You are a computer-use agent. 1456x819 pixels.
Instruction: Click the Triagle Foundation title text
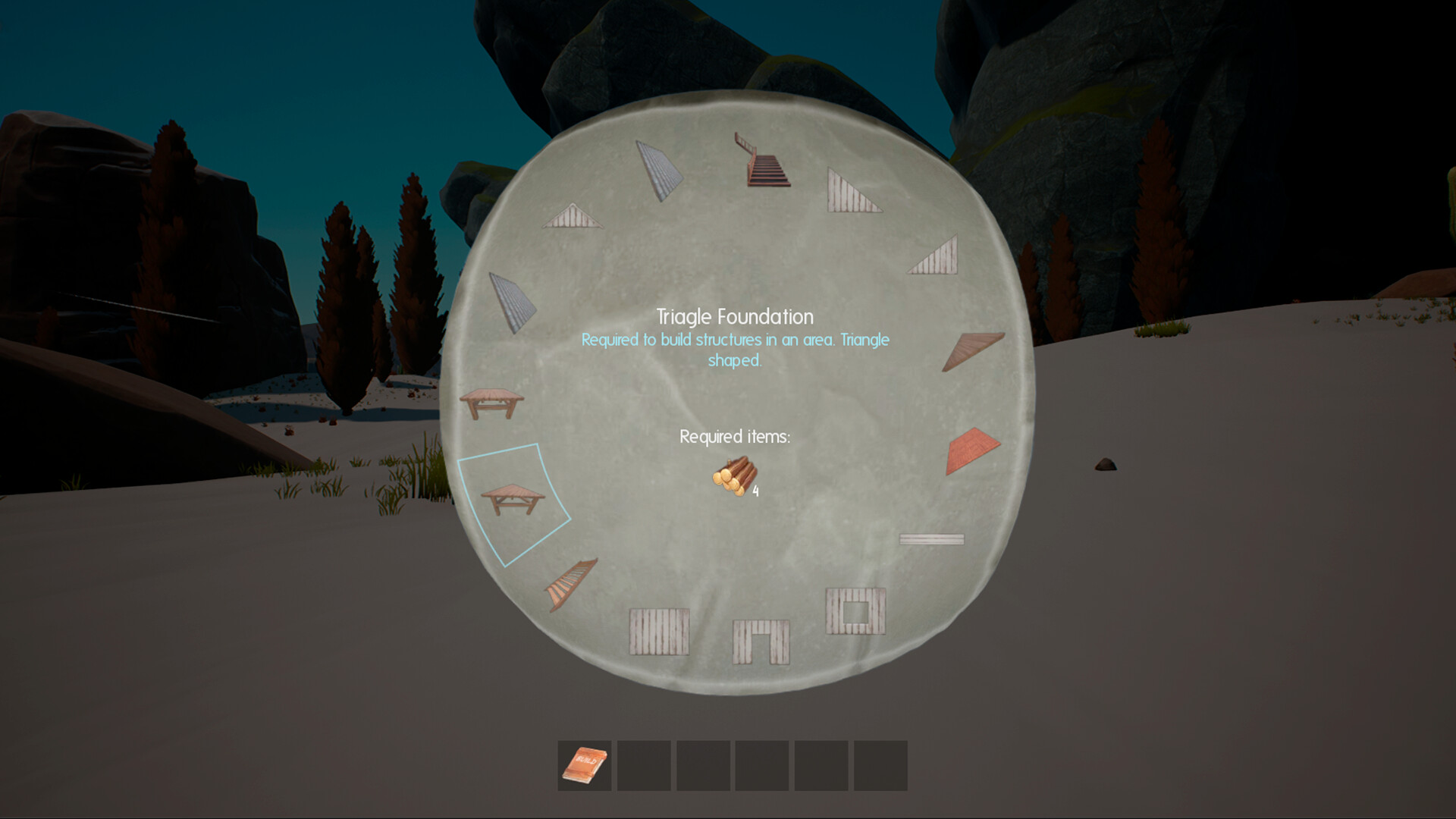click(x=734, y=316)
